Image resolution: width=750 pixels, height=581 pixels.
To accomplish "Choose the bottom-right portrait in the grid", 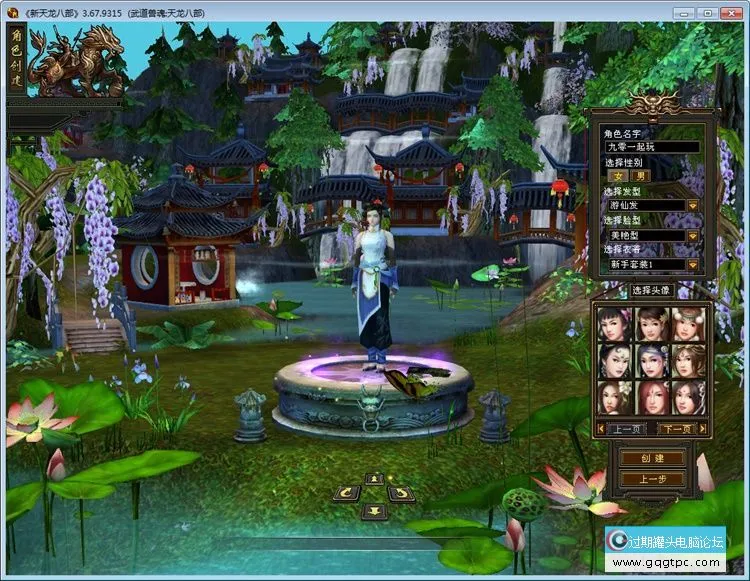I will [x=687, y=398].
